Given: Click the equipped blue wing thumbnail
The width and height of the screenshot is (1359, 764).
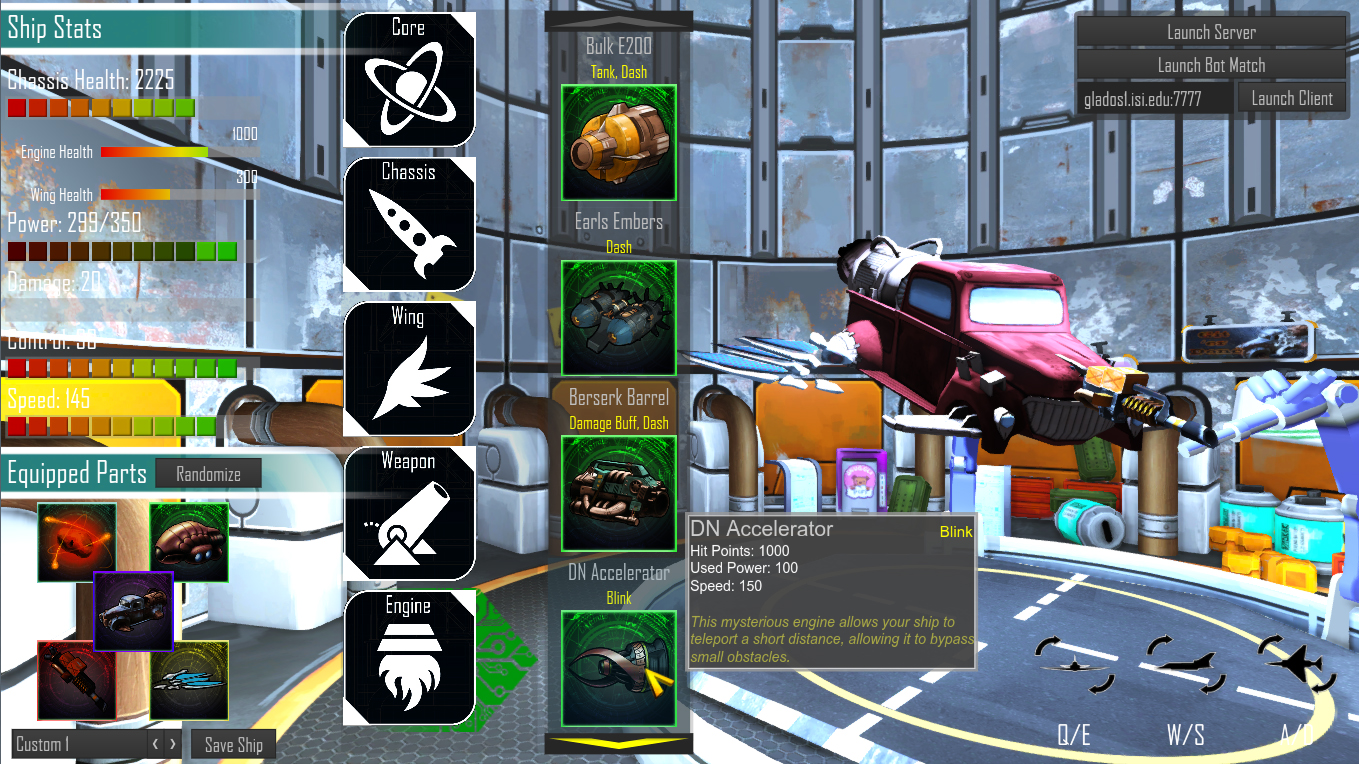Looking at the screenshot, I should coord(190,679).
